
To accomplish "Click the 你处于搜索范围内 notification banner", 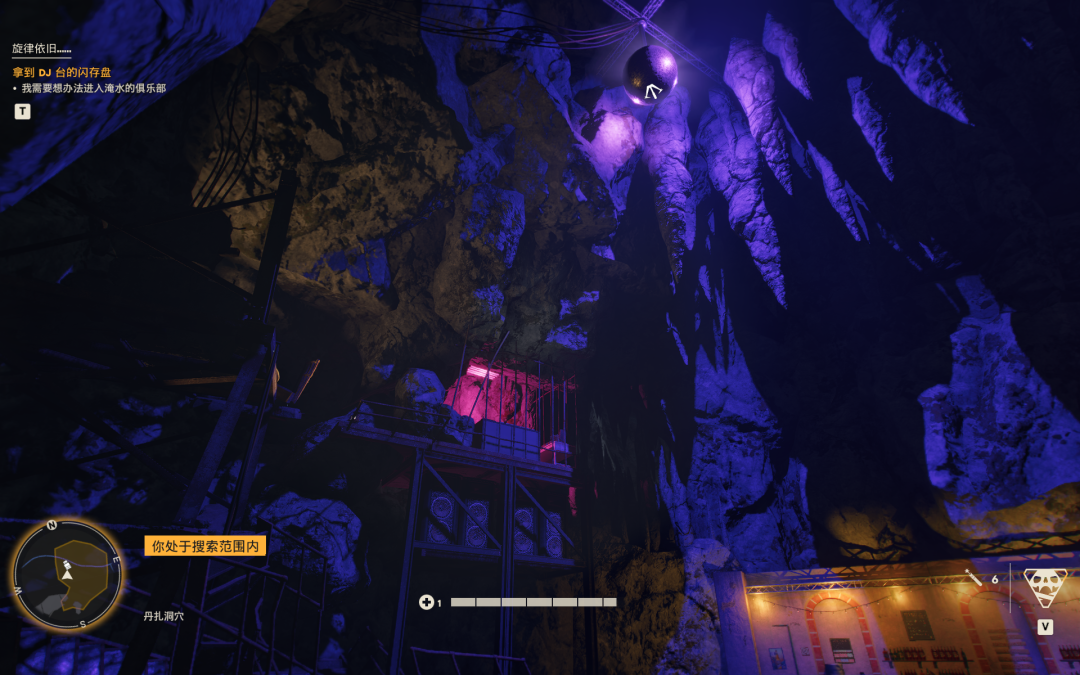I will click(205, 546).
